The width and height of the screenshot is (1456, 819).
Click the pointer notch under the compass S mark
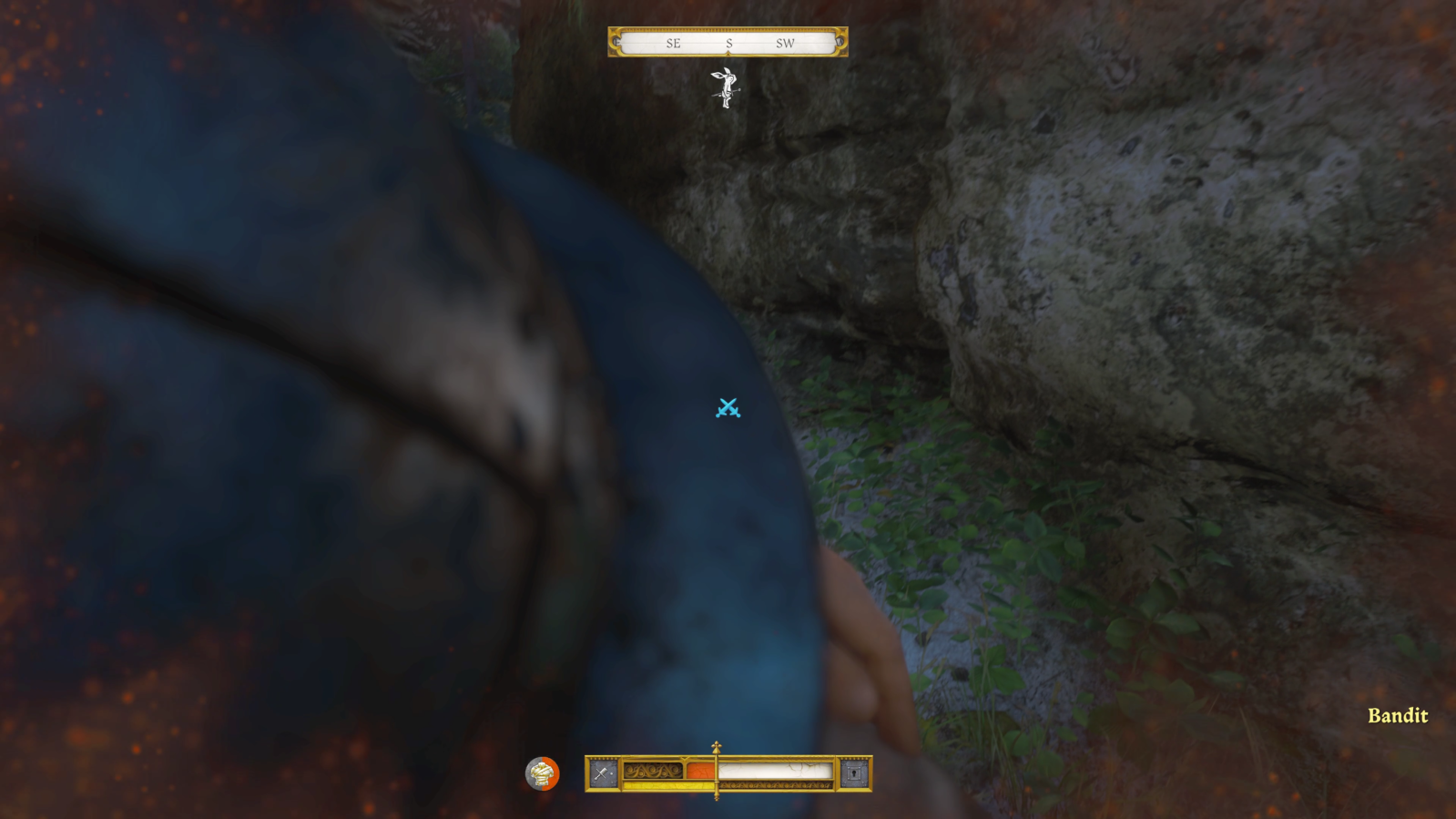pos(728,52)
